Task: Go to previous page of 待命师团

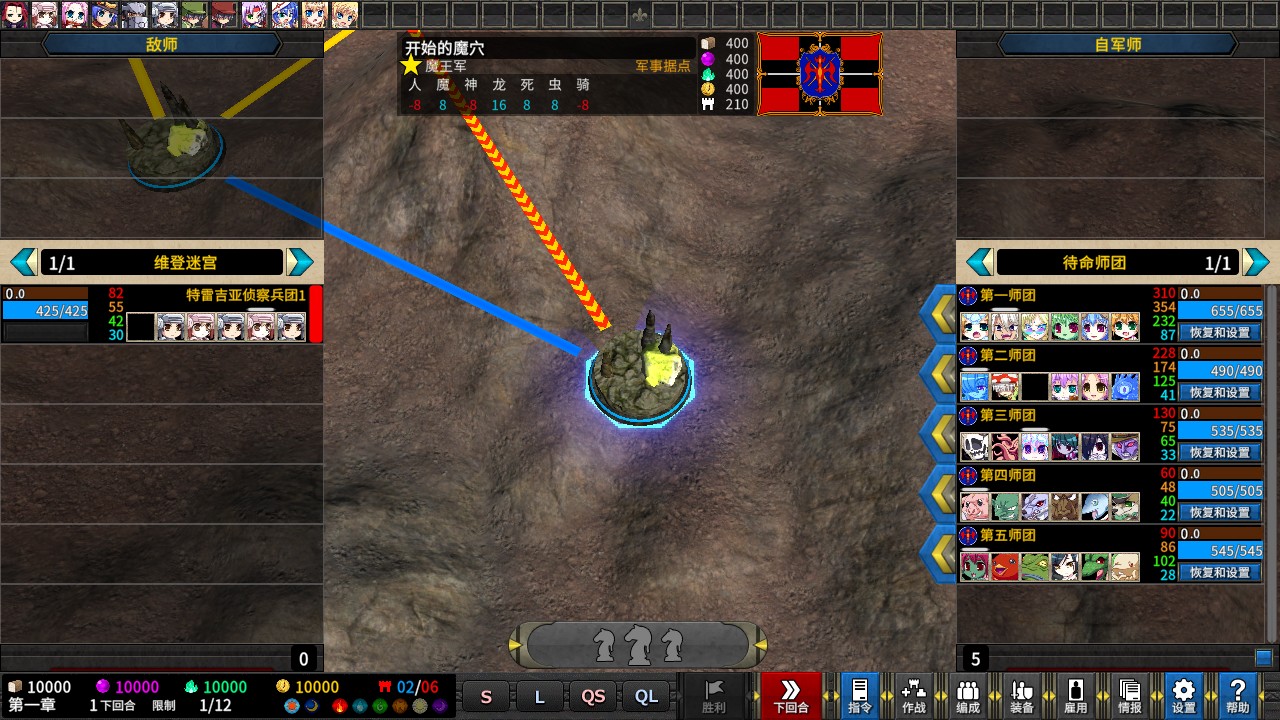Action: (980, 263)
